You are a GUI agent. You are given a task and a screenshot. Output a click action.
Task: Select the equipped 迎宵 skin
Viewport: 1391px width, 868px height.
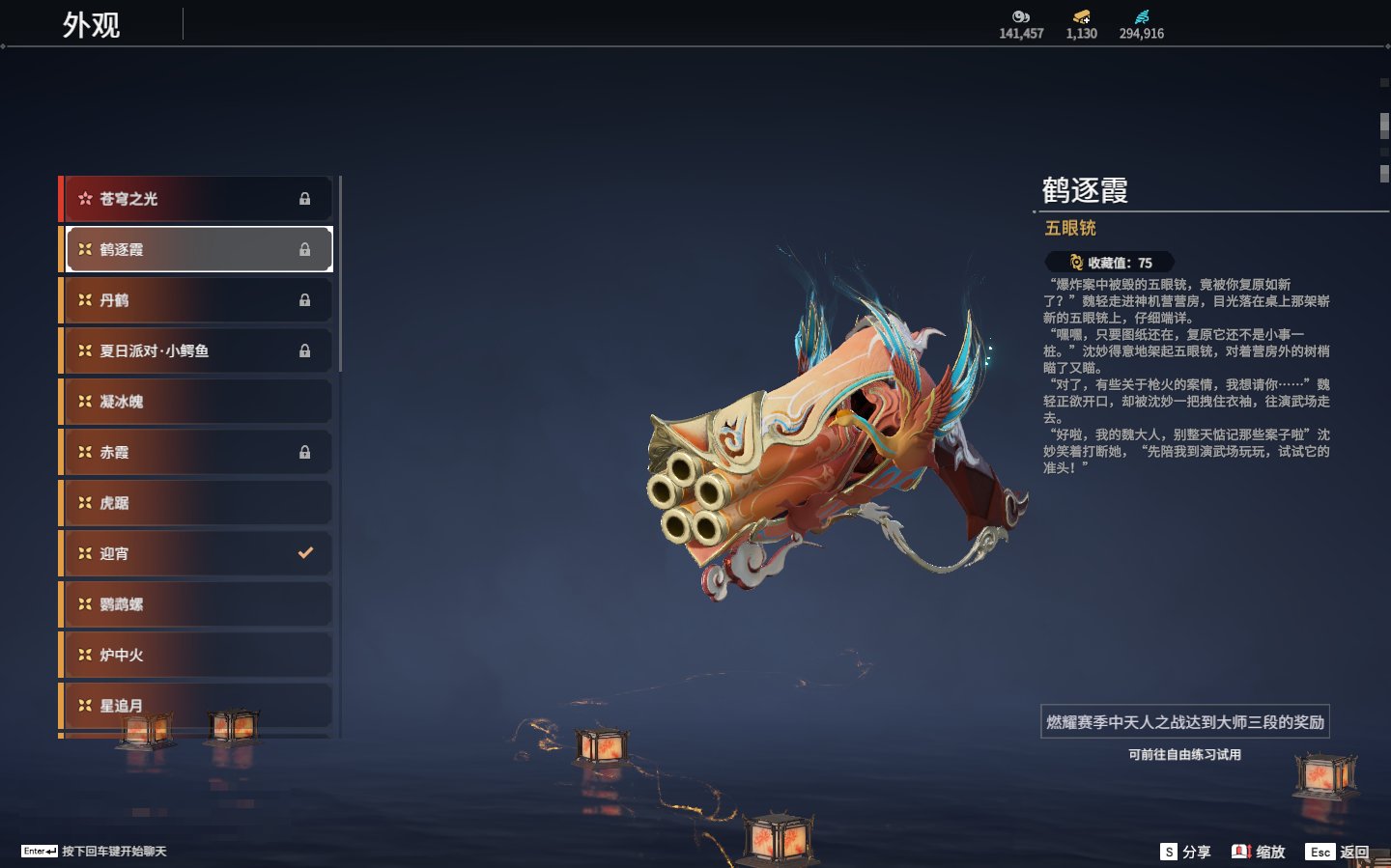tap(198, 553)
